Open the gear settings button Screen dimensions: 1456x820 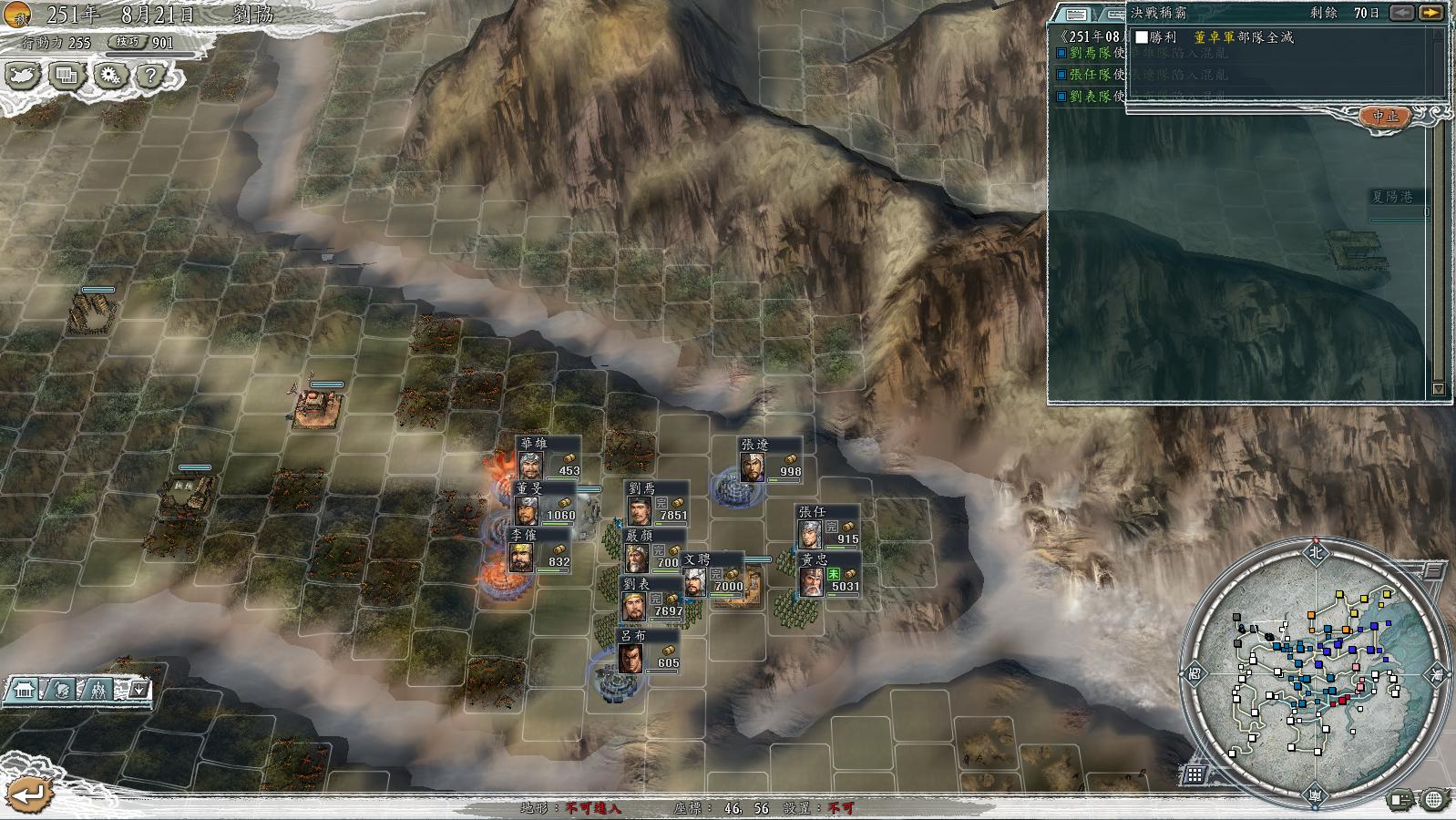coord(109,77)
